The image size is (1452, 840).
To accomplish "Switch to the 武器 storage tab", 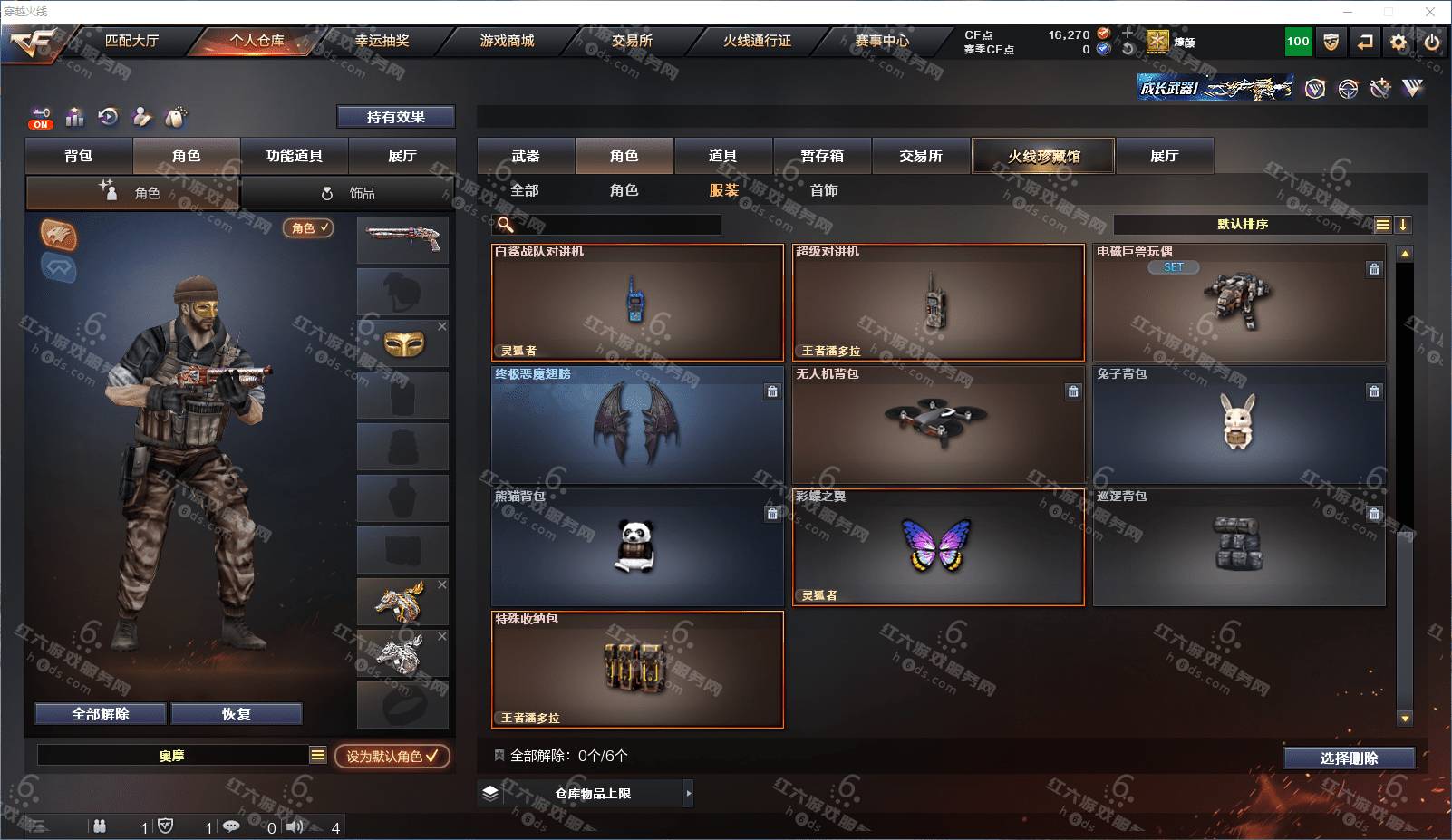I will coord(526,156).
